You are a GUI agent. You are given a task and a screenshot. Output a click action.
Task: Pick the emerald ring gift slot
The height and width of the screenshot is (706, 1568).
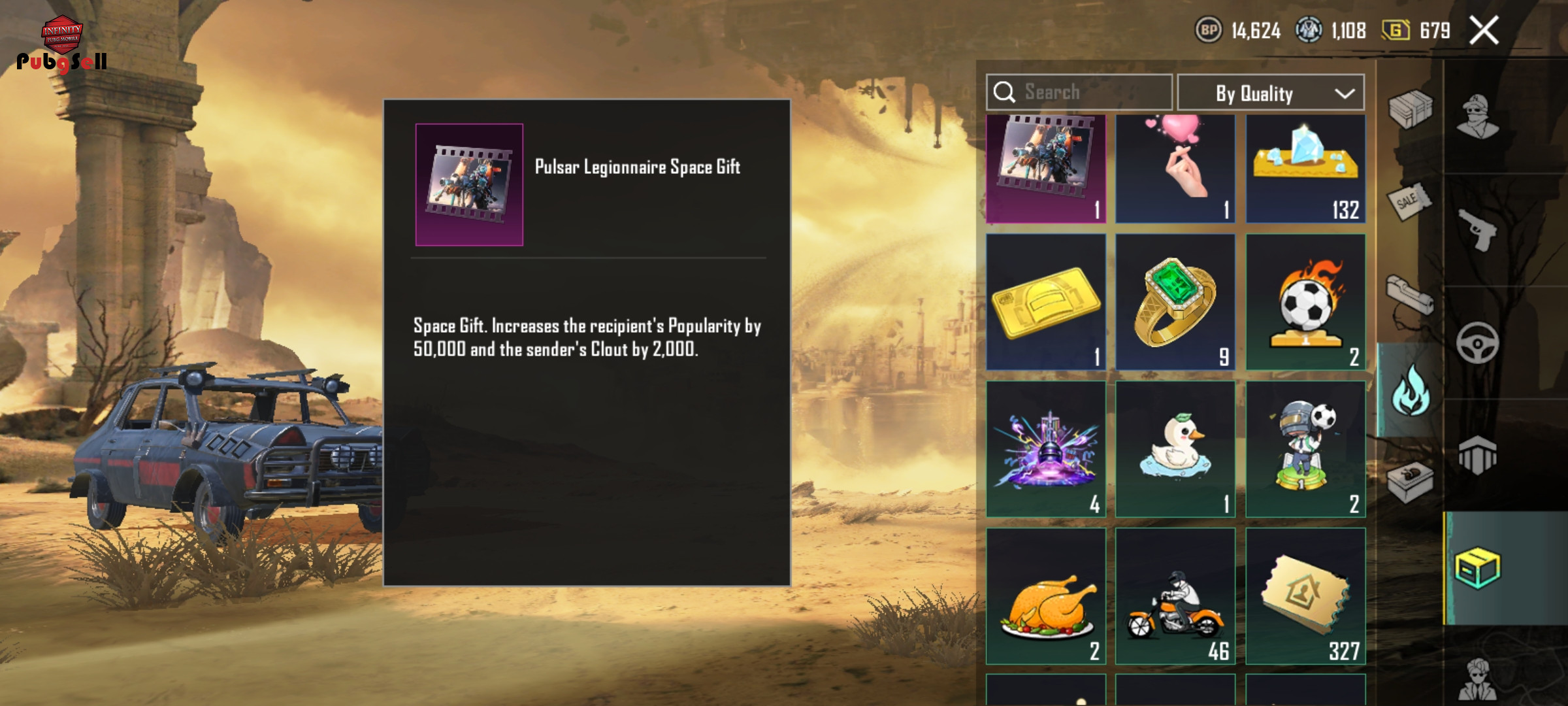[1175, 303]
